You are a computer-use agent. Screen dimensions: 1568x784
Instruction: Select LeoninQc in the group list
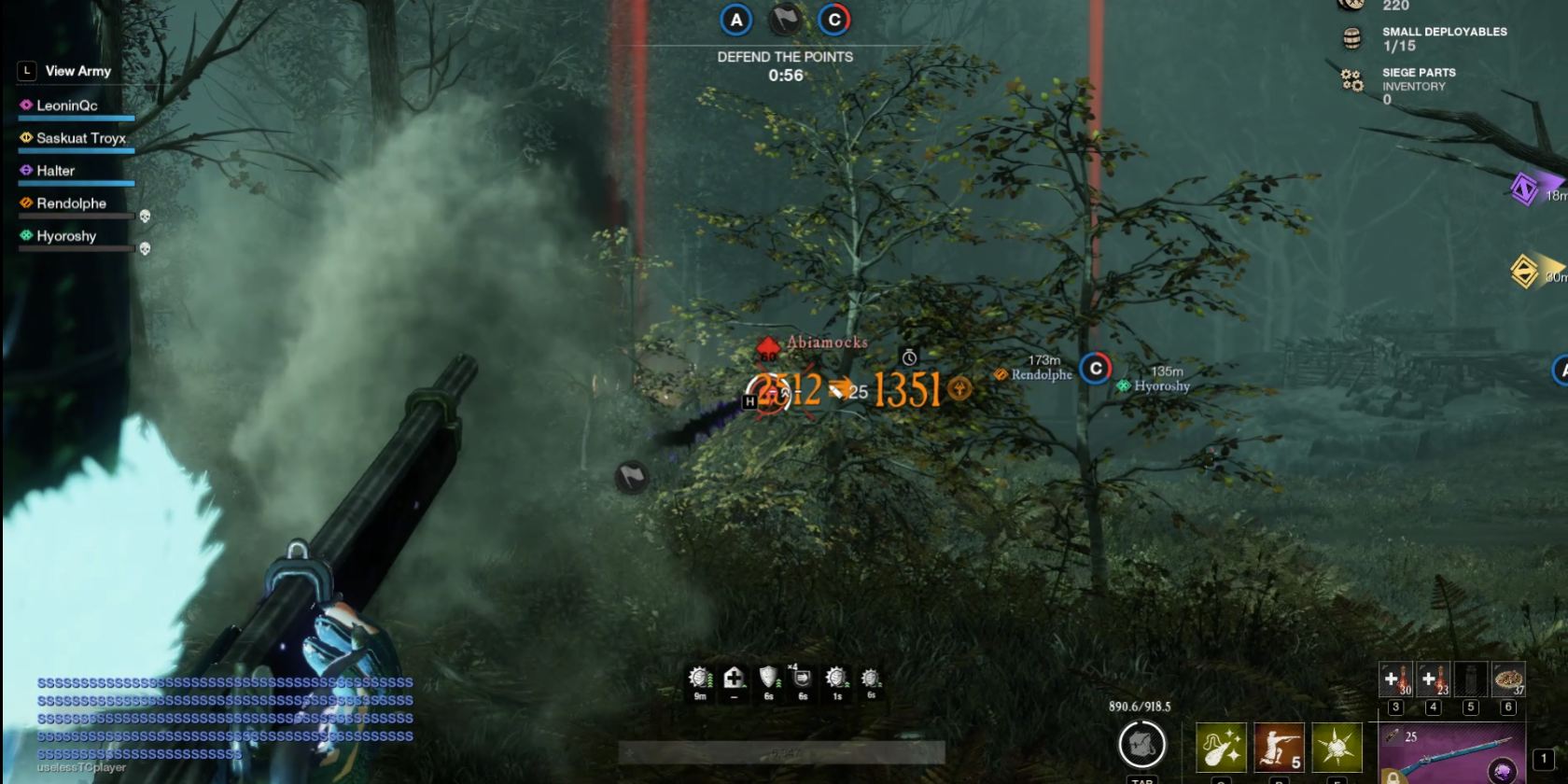tap(66, 105)
